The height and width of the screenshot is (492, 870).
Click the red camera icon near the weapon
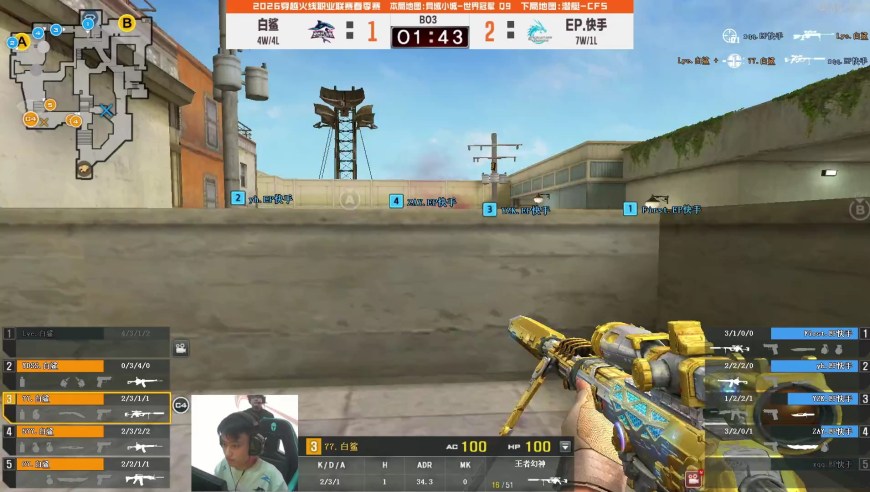pyautogui.click(x=690, y=480)
